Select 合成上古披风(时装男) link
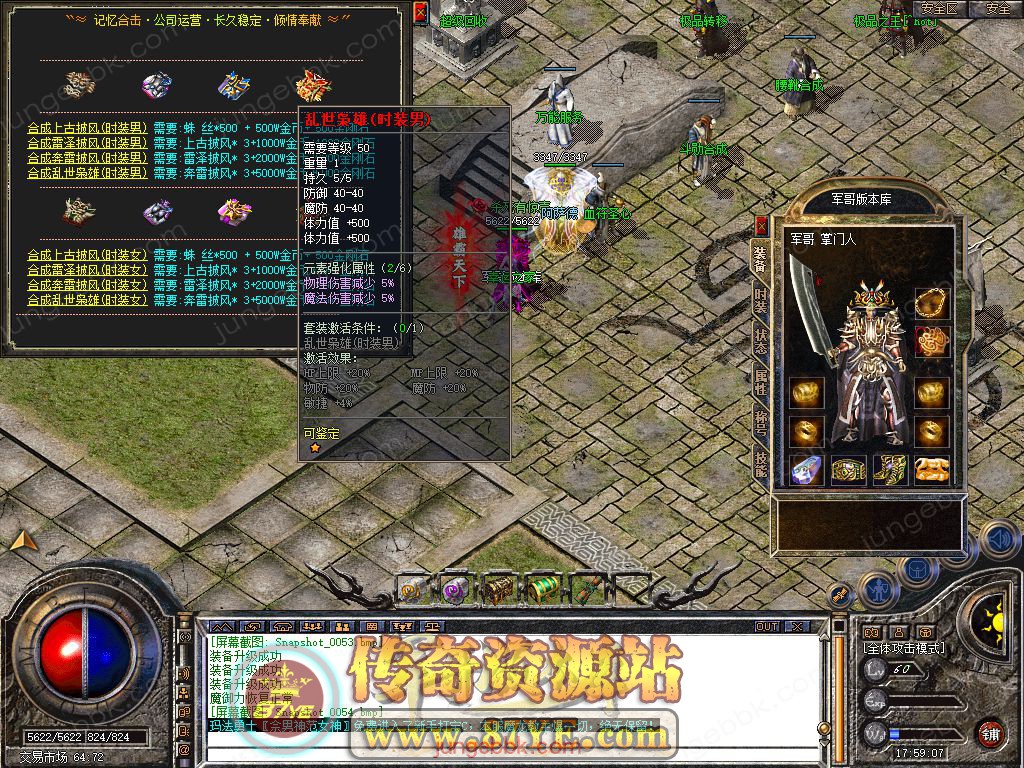This screenshot has width=1024, height=768. pyautogui.click(x=87, y=128)
